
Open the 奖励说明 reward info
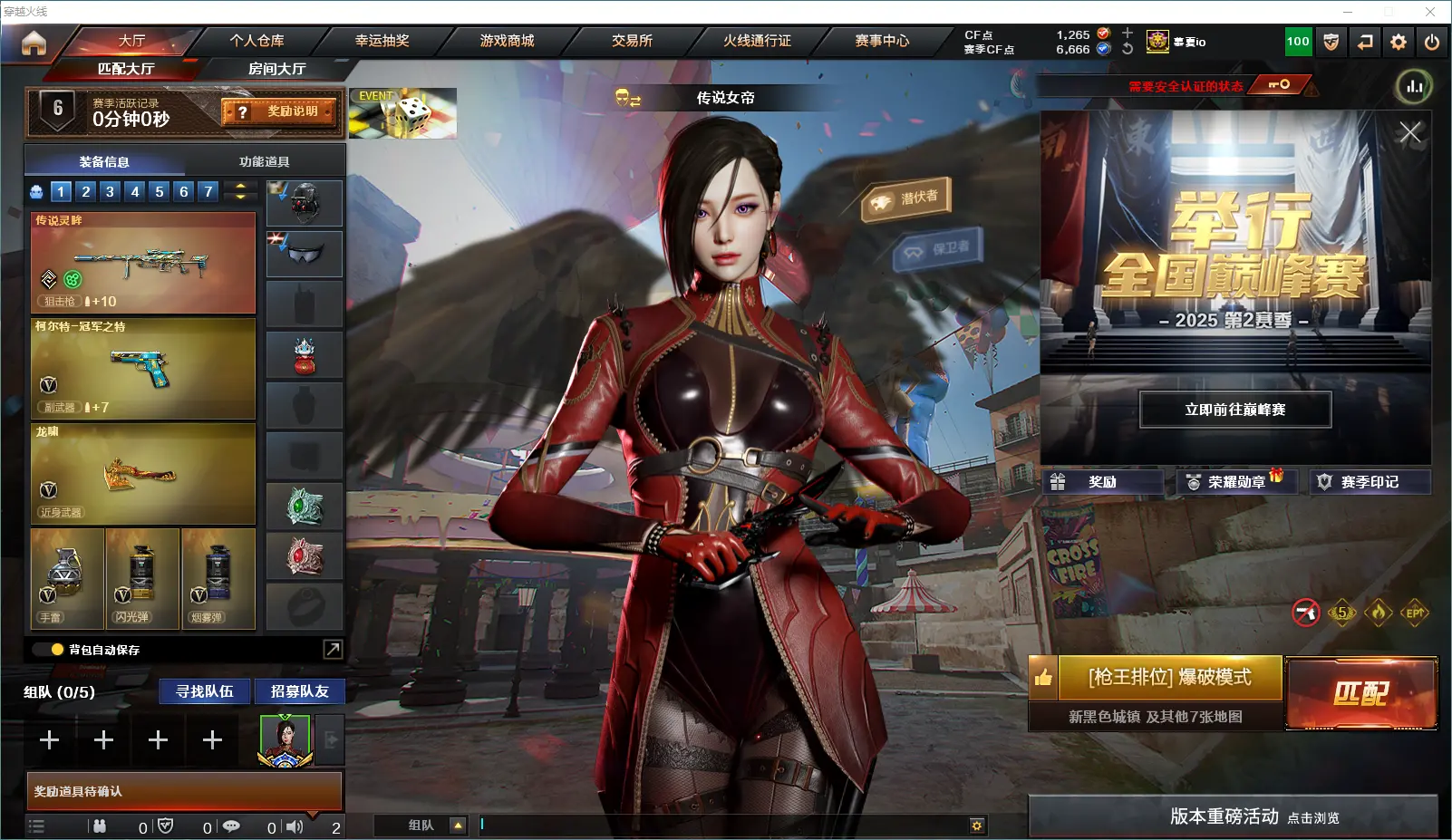[280, 111]
